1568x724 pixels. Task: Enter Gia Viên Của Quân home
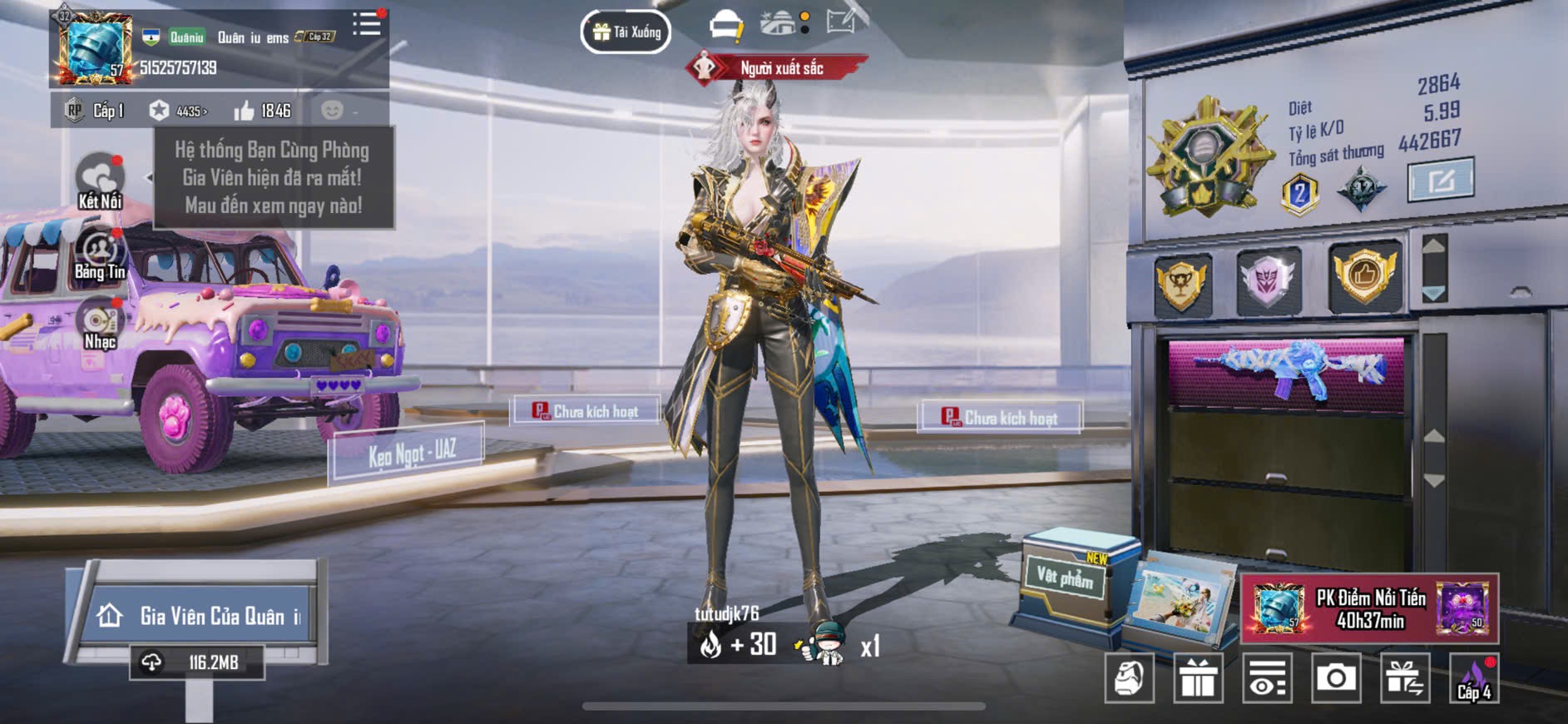(x=199, y=616)
